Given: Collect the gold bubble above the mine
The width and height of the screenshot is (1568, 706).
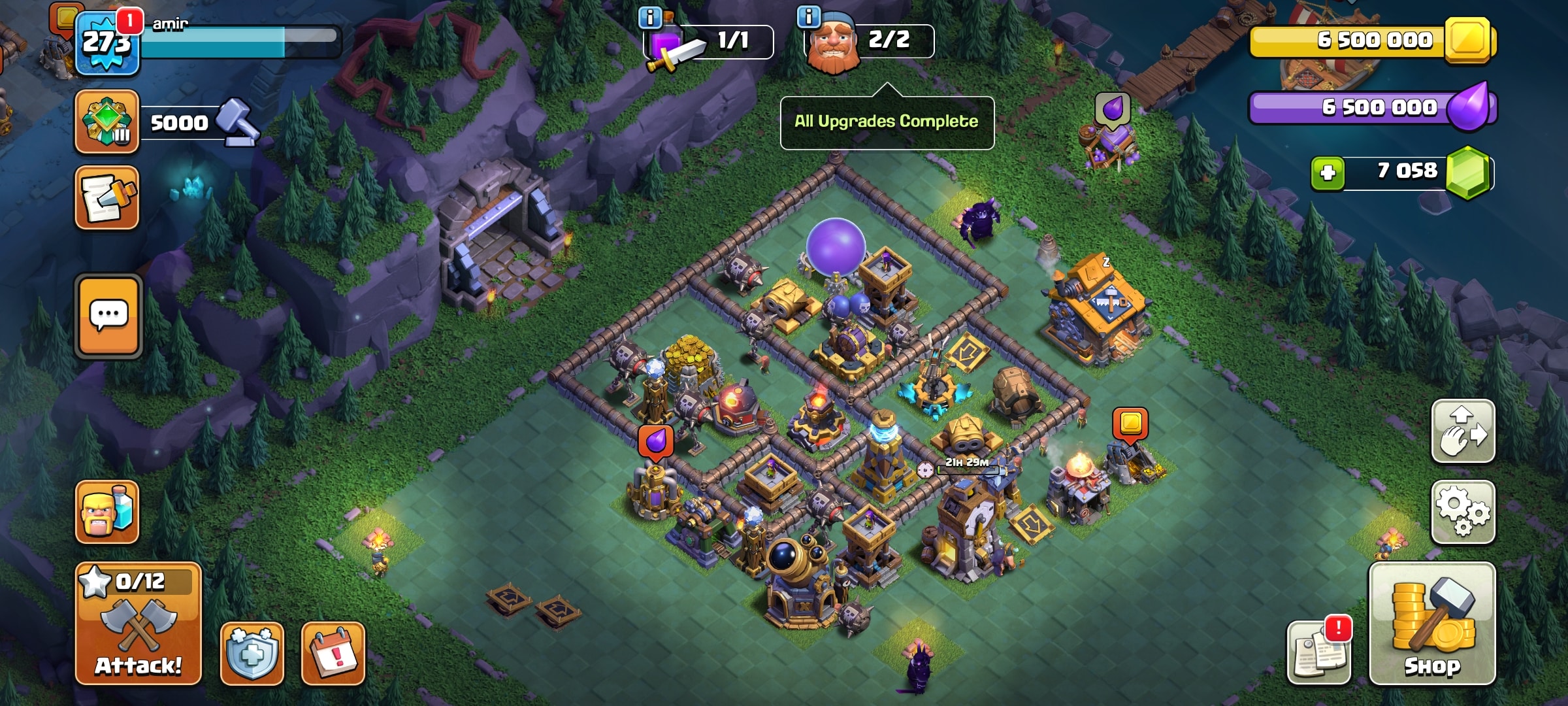Looking at the screenshot, I should (1130, 422).
